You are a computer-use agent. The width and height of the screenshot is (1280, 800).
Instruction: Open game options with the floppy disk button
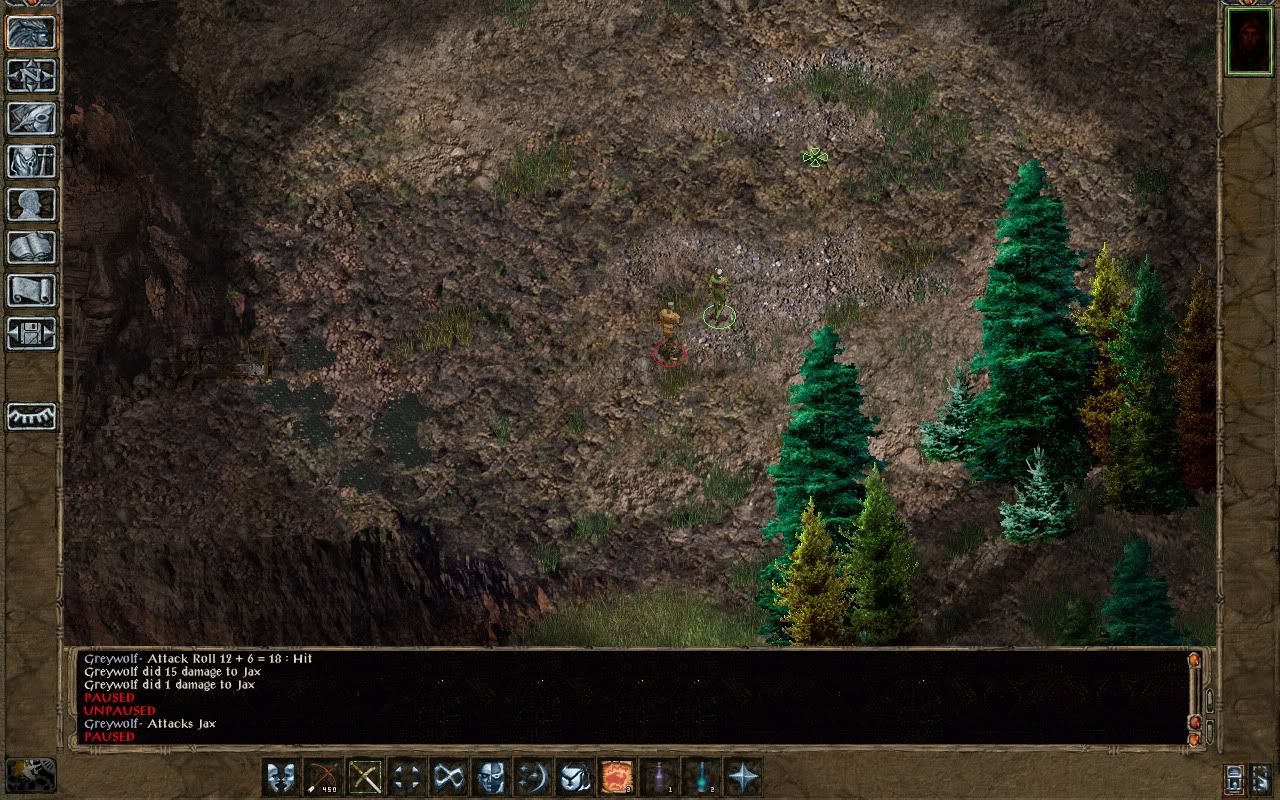coord(31,333)
